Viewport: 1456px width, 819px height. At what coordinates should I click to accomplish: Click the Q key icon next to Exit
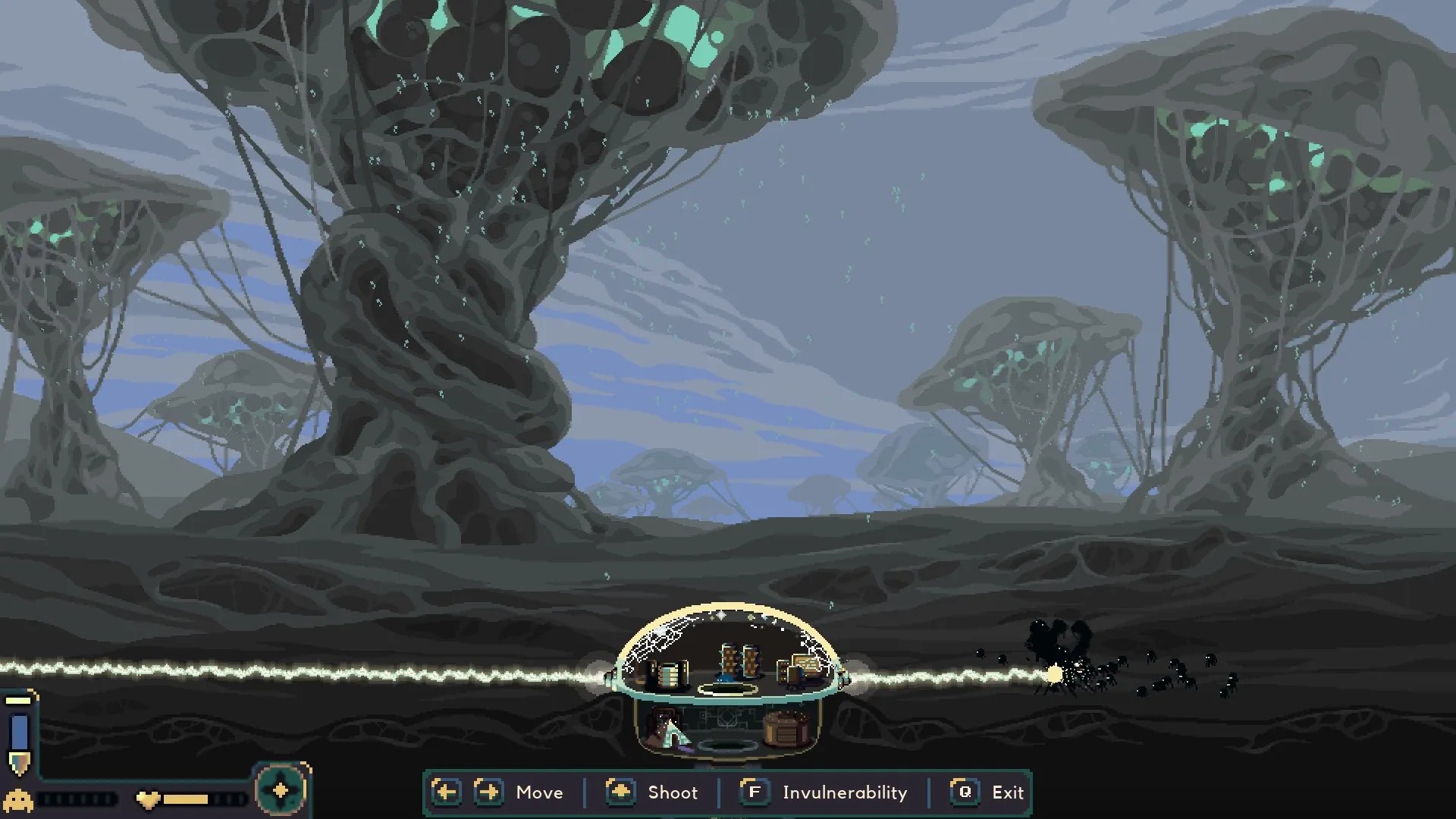click(x=964, y=792)
